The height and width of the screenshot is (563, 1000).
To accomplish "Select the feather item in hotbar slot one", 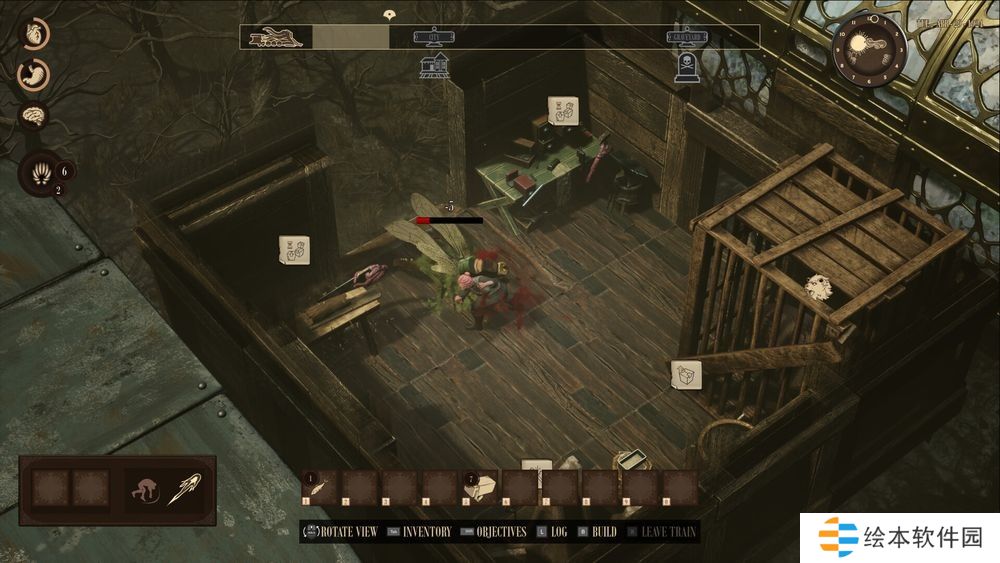I will pos(319,488).
